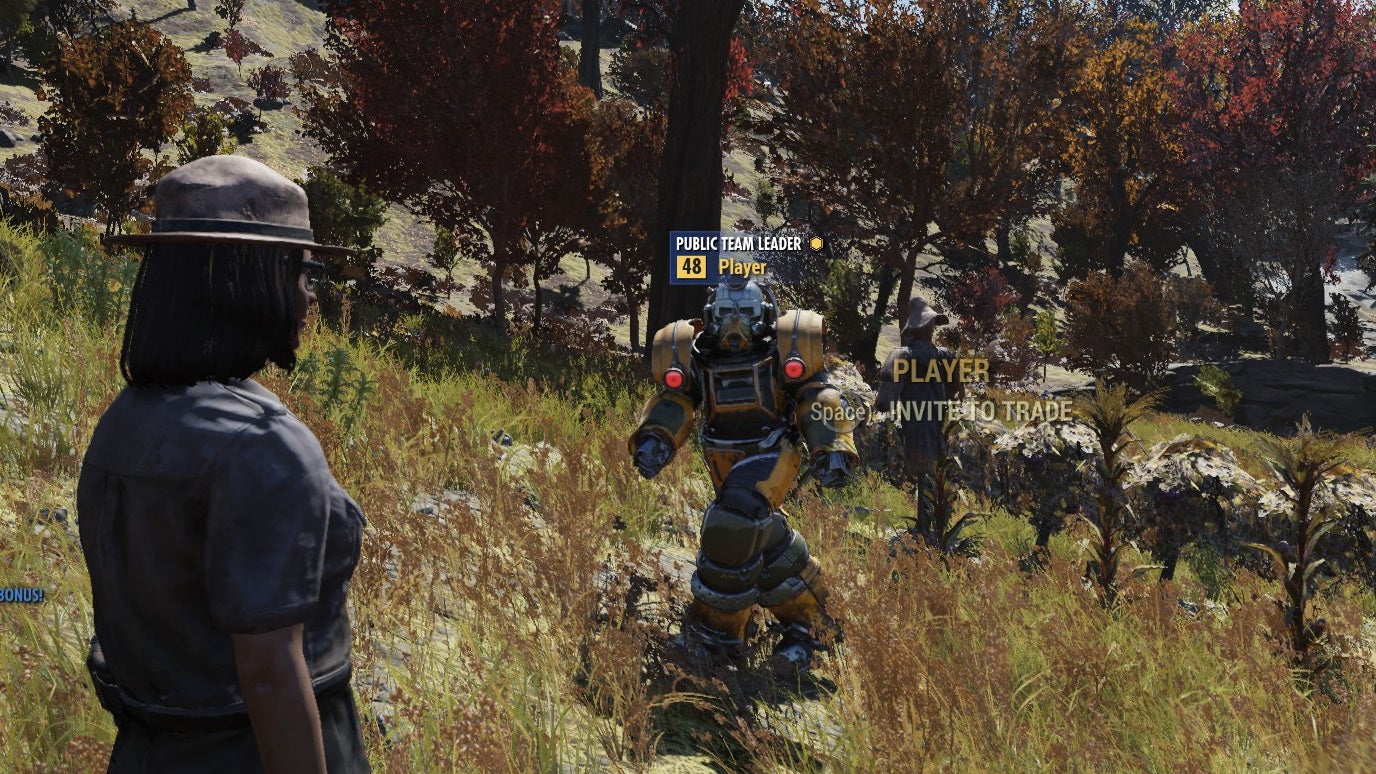The width and height of the screenshot is (1376, 774).
Task: Click the Space keybind indicator
Action: tap(836, 410)
